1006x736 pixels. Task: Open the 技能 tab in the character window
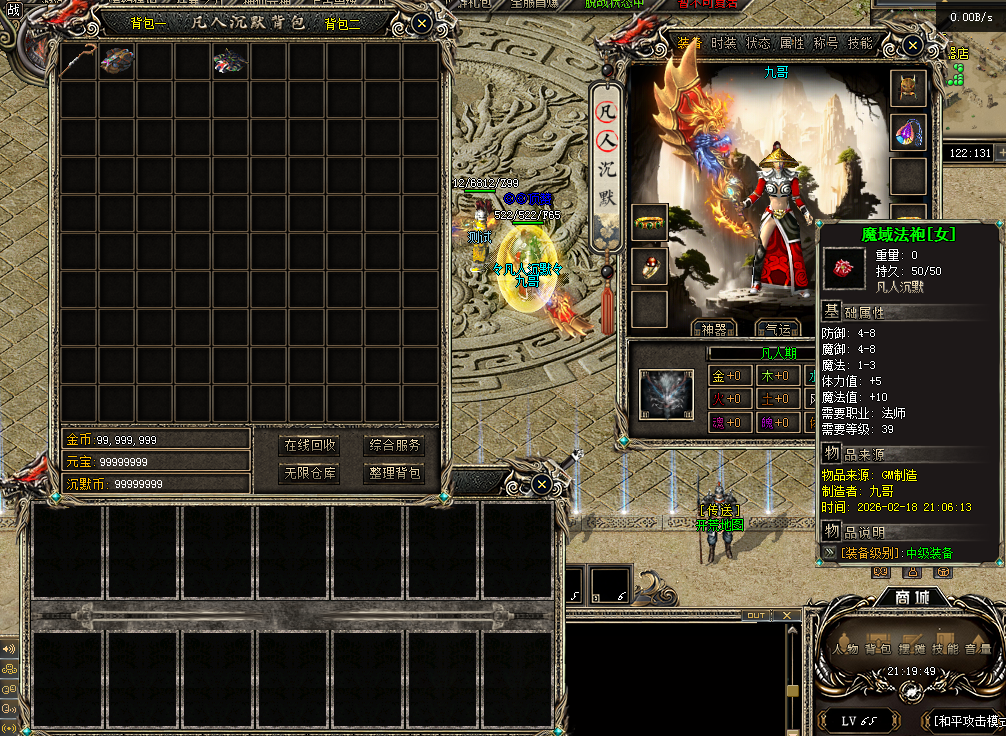click(x=860, y=44)
